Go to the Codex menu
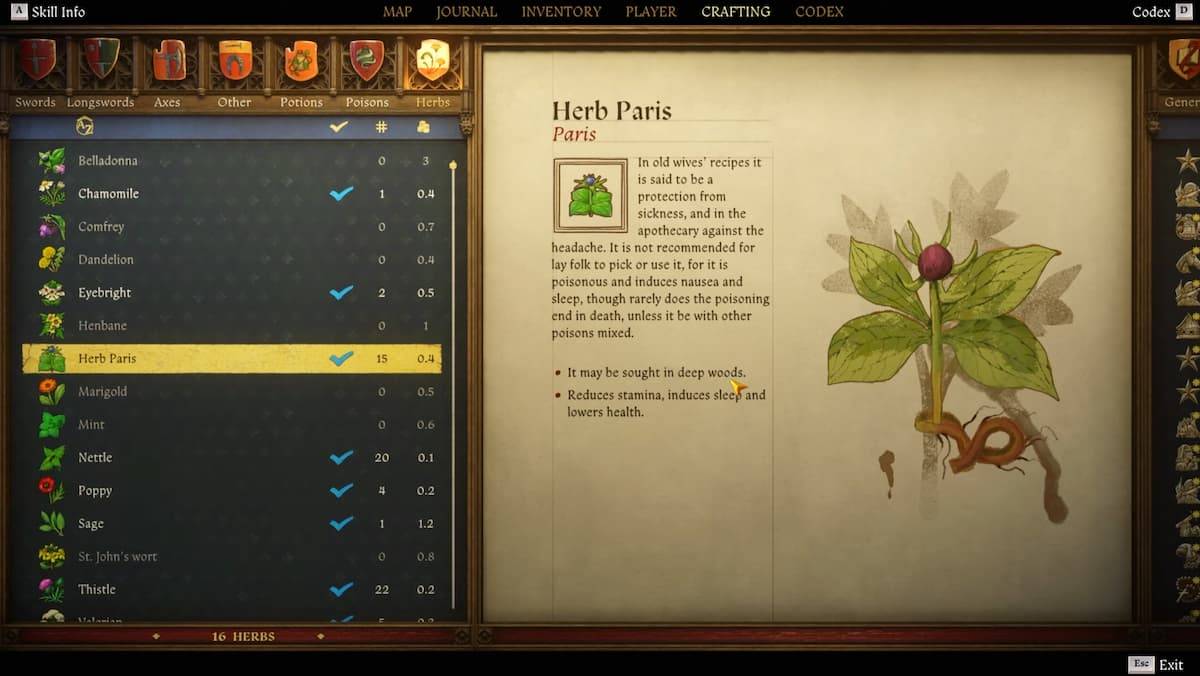The image size is (1200, 676). [x=819, y=12]
